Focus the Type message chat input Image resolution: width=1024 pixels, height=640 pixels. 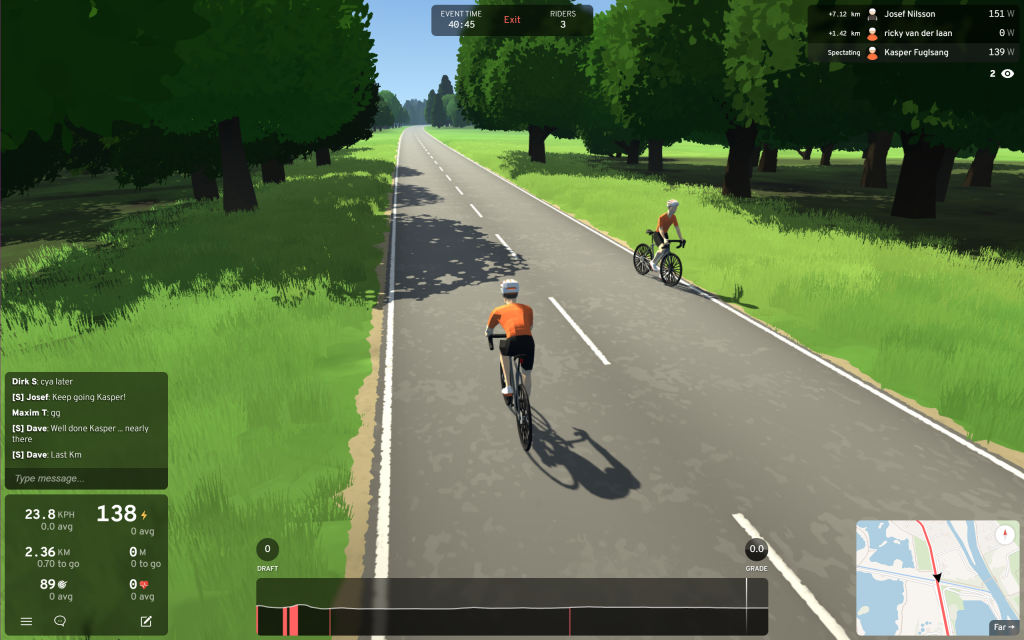click(x=86, y=478)
